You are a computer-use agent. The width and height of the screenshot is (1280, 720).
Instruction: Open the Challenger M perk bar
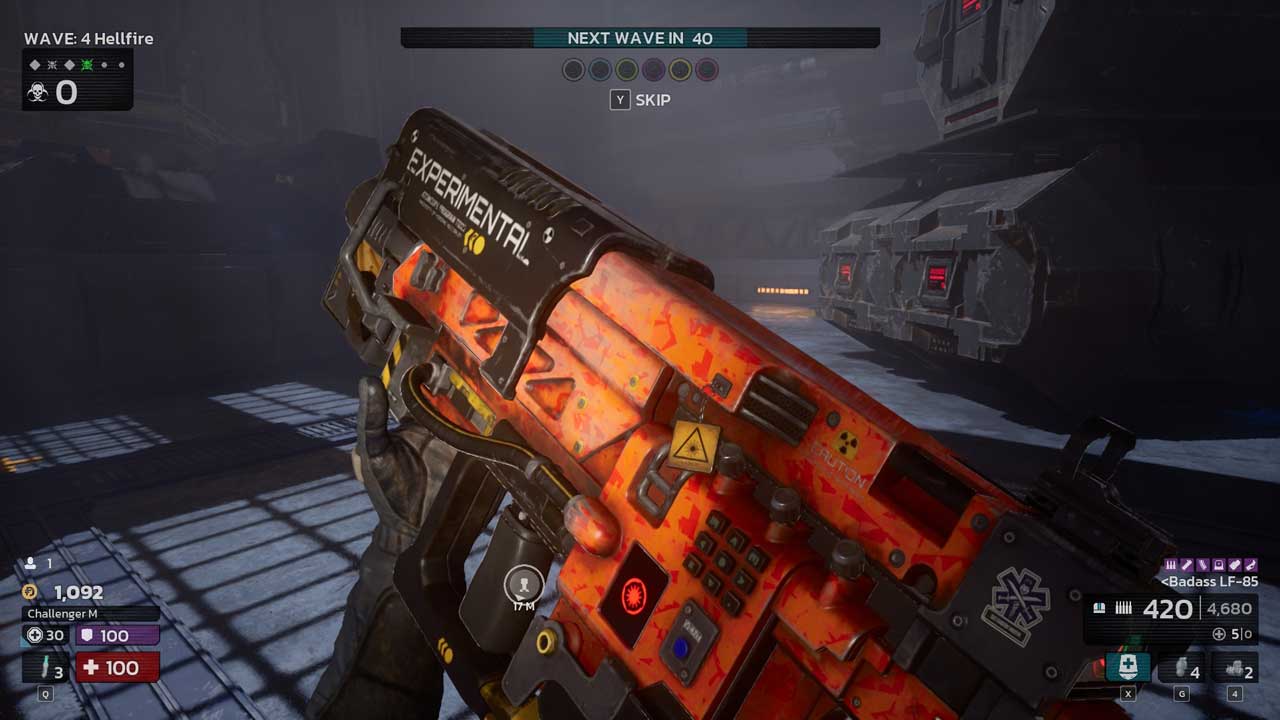pyautogui.click(x=91, y=614)
